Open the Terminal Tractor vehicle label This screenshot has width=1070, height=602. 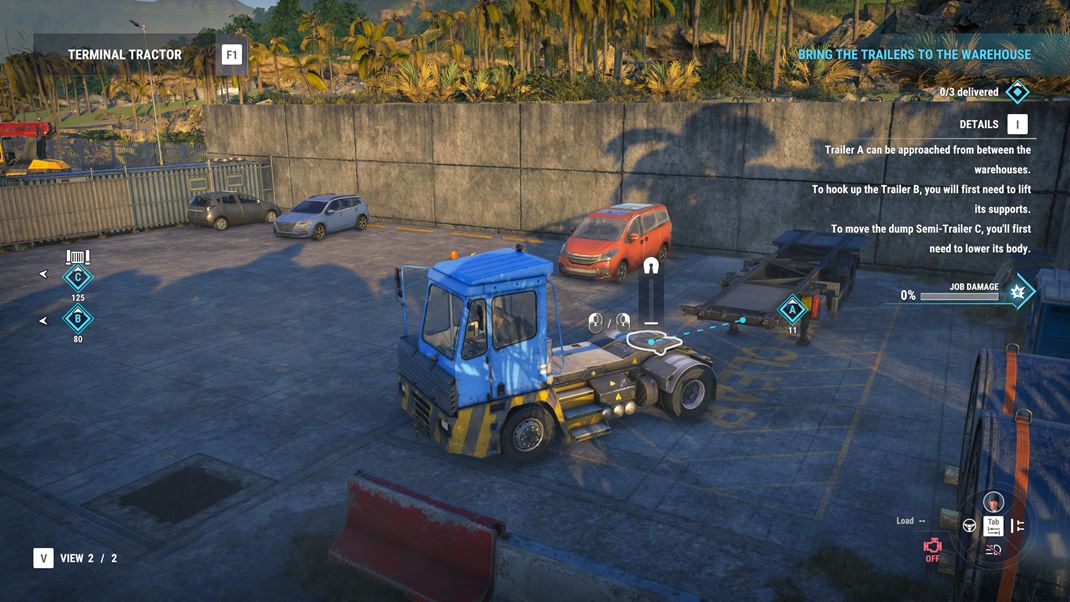coord(125,55)
